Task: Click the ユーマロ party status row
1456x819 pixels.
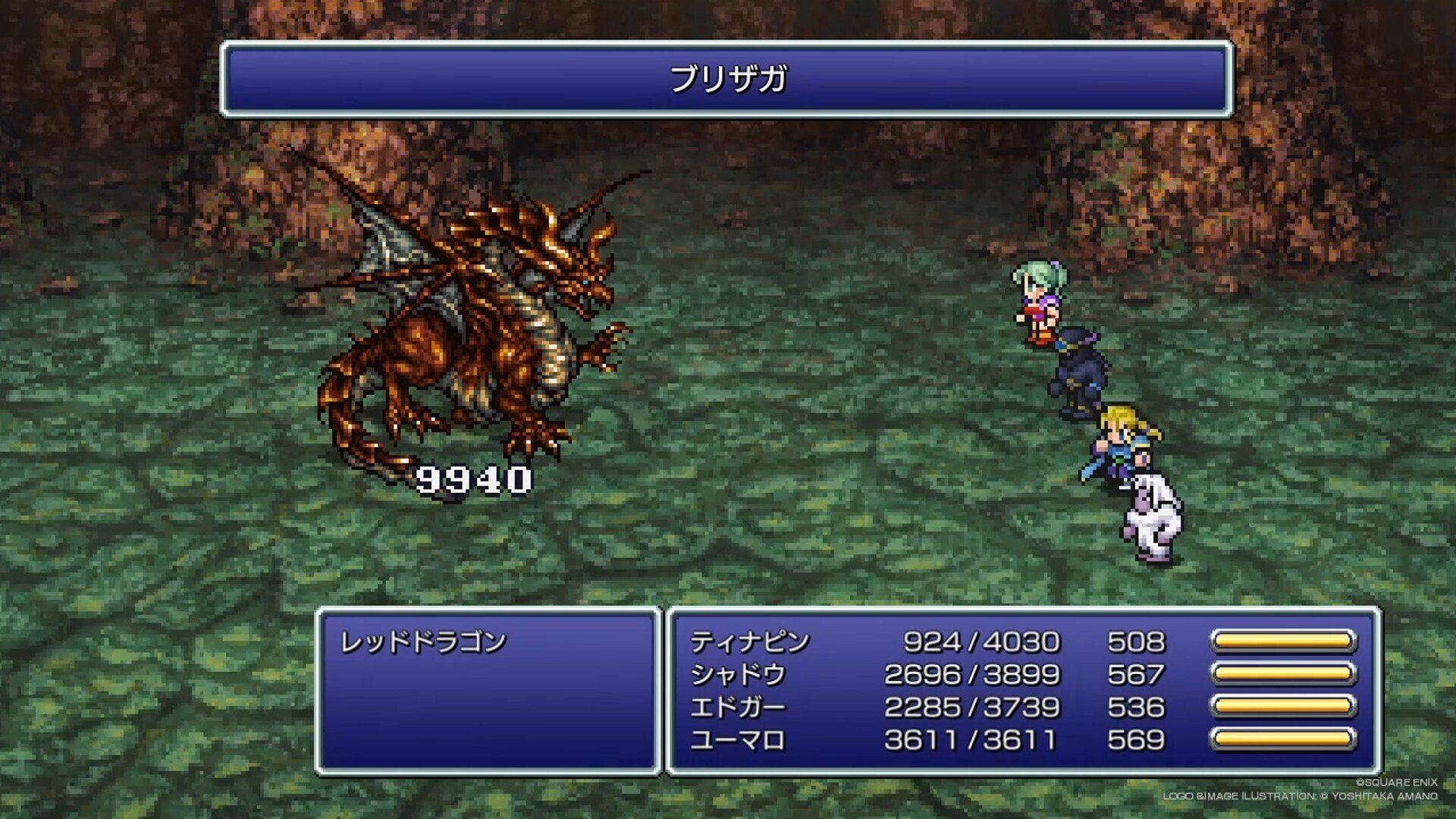Action: (737, 740)
